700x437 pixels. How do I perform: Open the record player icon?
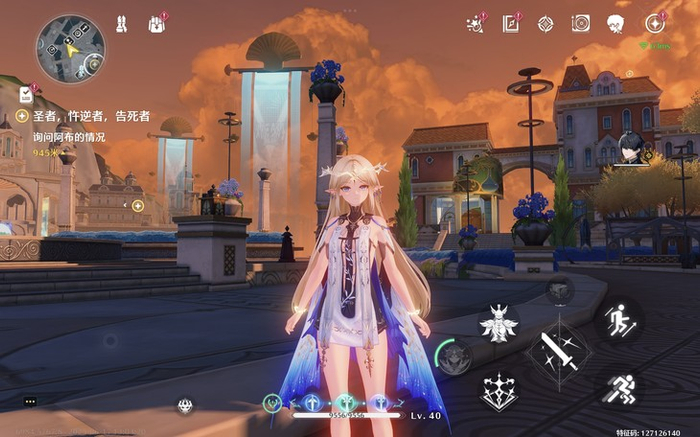[581, 22]
